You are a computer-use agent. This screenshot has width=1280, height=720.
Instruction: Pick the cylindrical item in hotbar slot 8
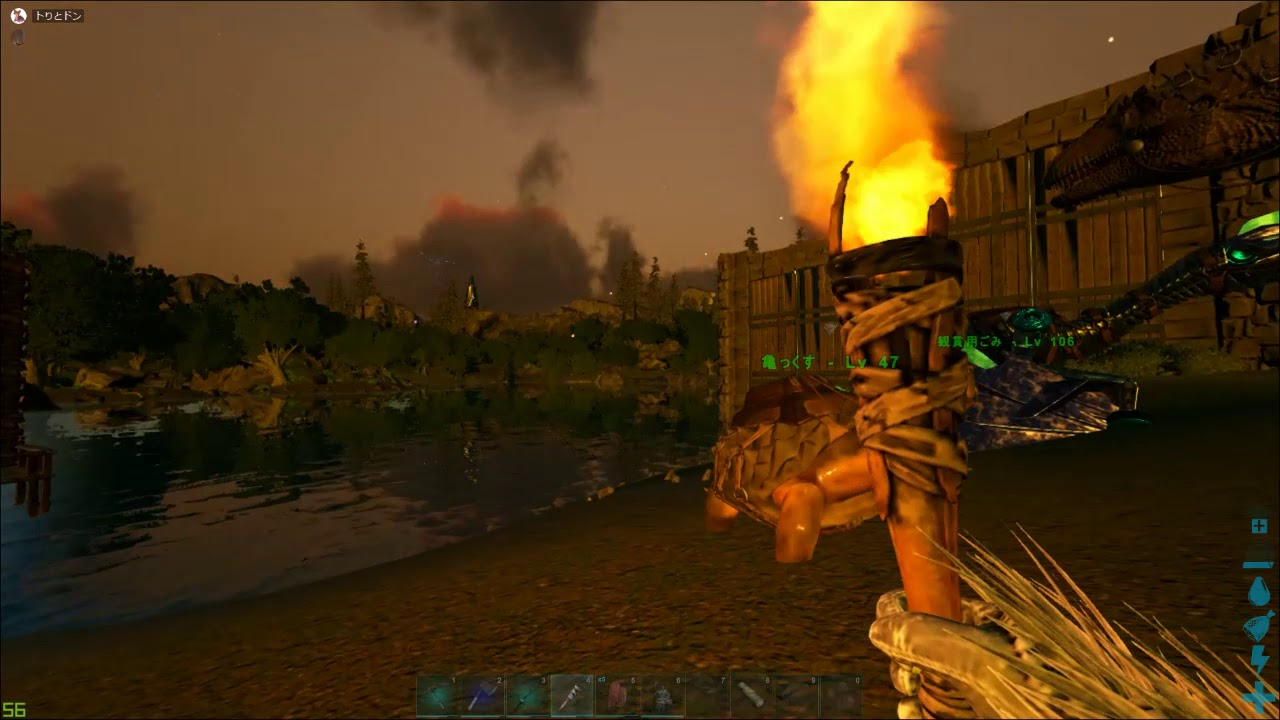[750, 695]
